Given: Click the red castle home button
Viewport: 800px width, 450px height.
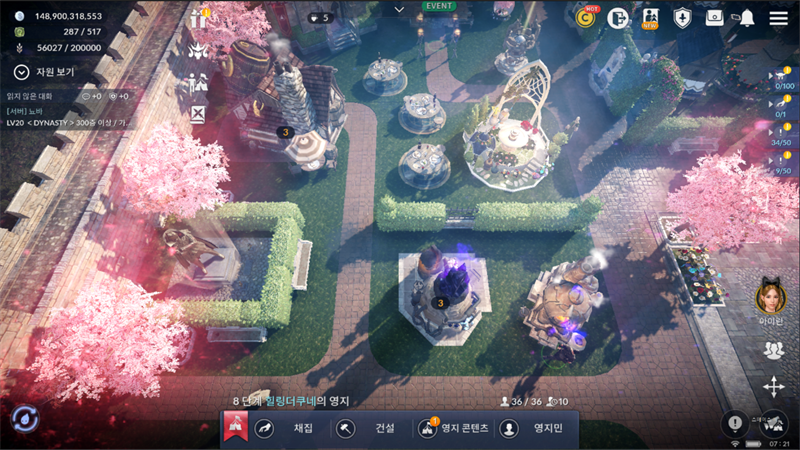Looking at the screenshot, I should click(x=235, y=428).
